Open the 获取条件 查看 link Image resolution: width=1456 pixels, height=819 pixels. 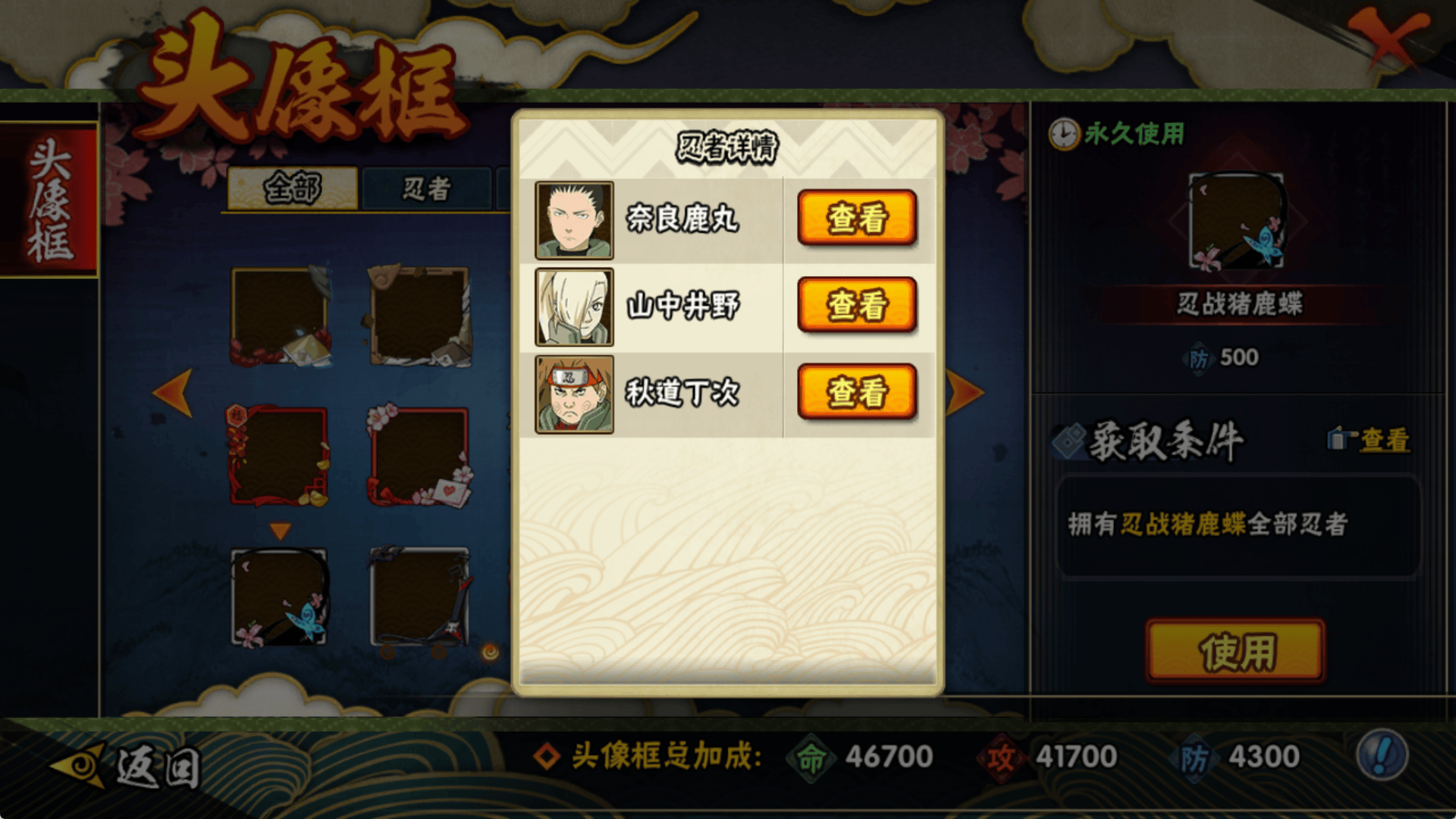coord(1383,440)
